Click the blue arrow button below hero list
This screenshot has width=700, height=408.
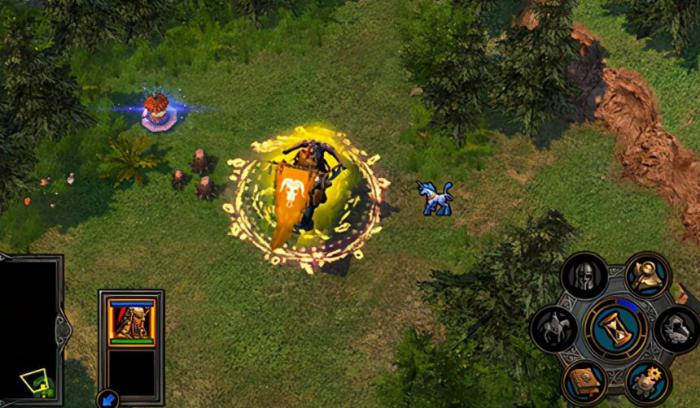tap(107, 399)
